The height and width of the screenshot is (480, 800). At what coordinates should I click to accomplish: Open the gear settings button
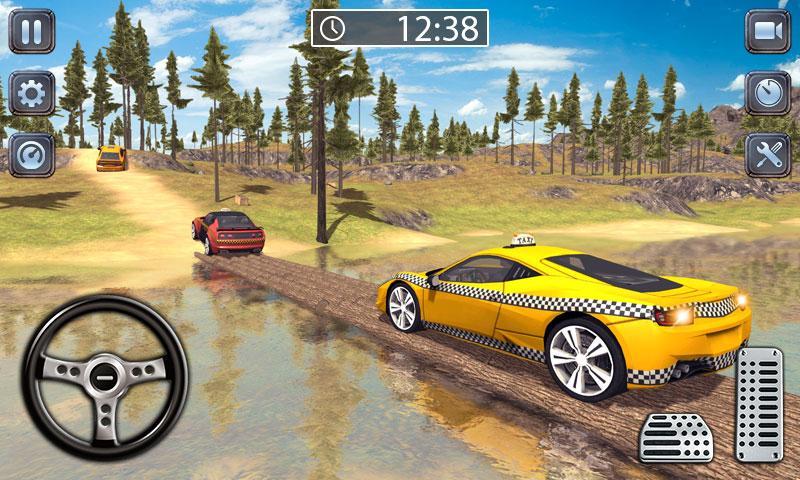(32, 93)
